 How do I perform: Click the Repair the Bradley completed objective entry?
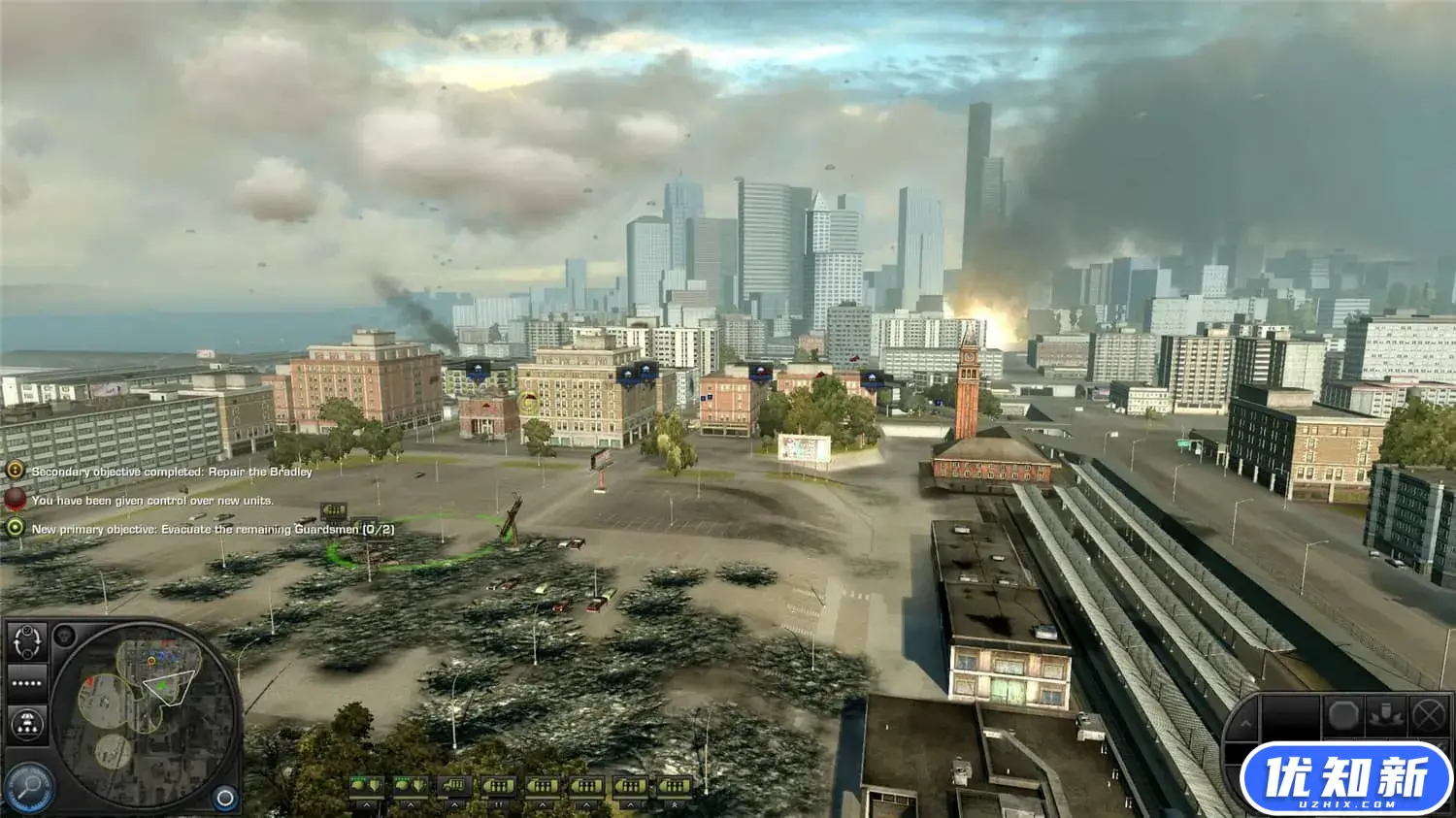tap(171, 473)
